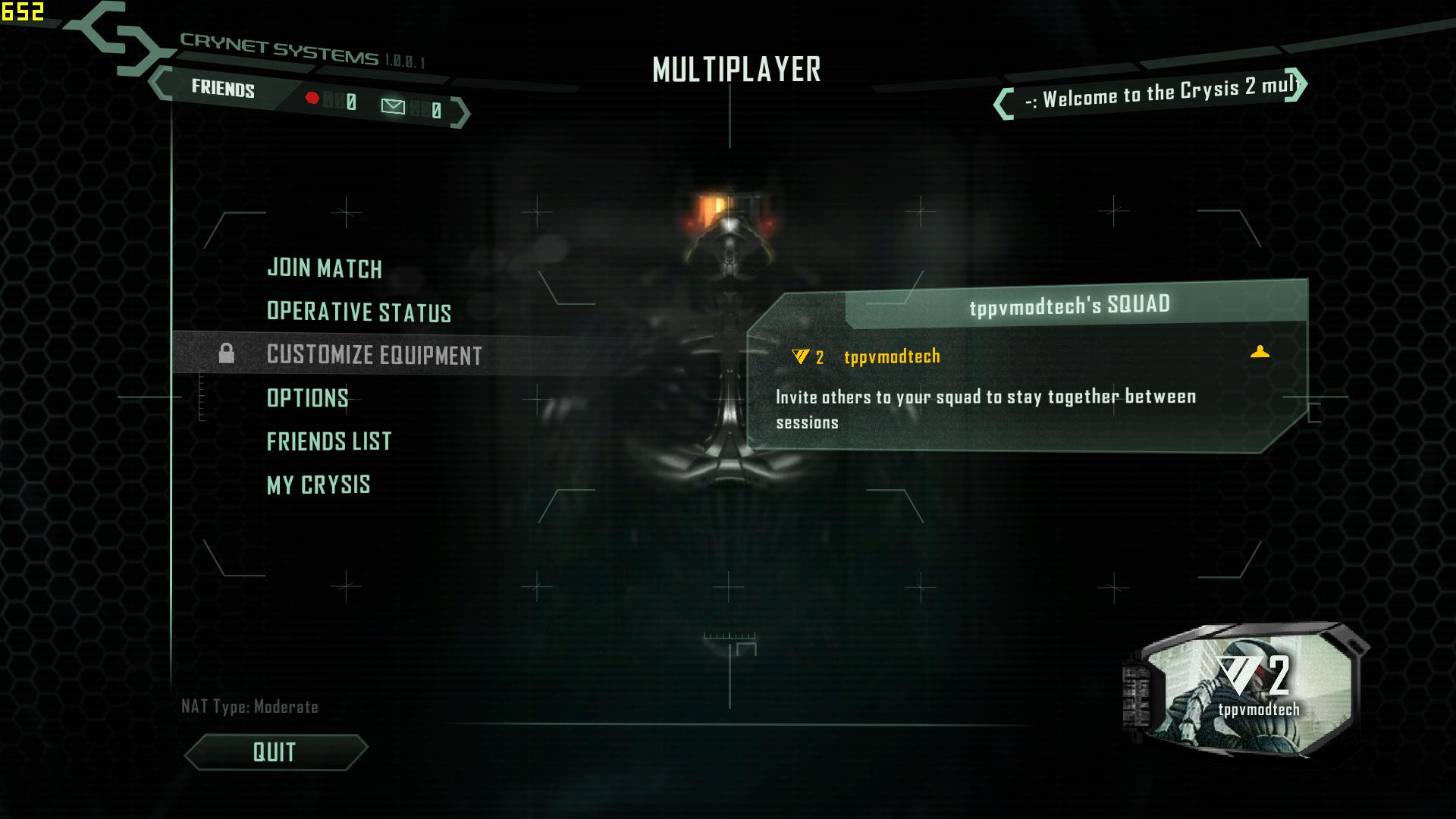Open the Options menu

(x=307, y=398)
